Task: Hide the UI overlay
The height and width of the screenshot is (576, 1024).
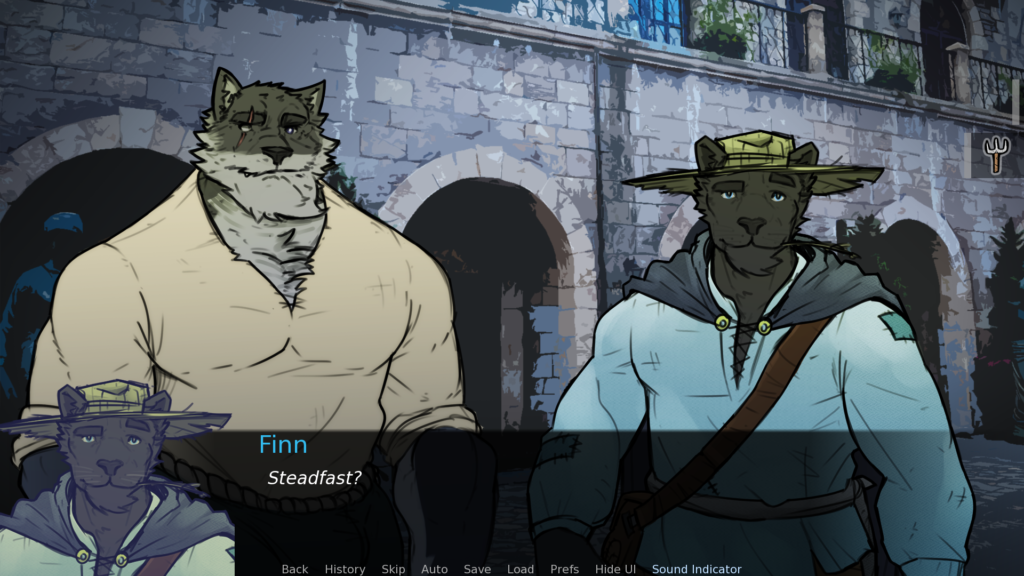Action: click(615, 569)
